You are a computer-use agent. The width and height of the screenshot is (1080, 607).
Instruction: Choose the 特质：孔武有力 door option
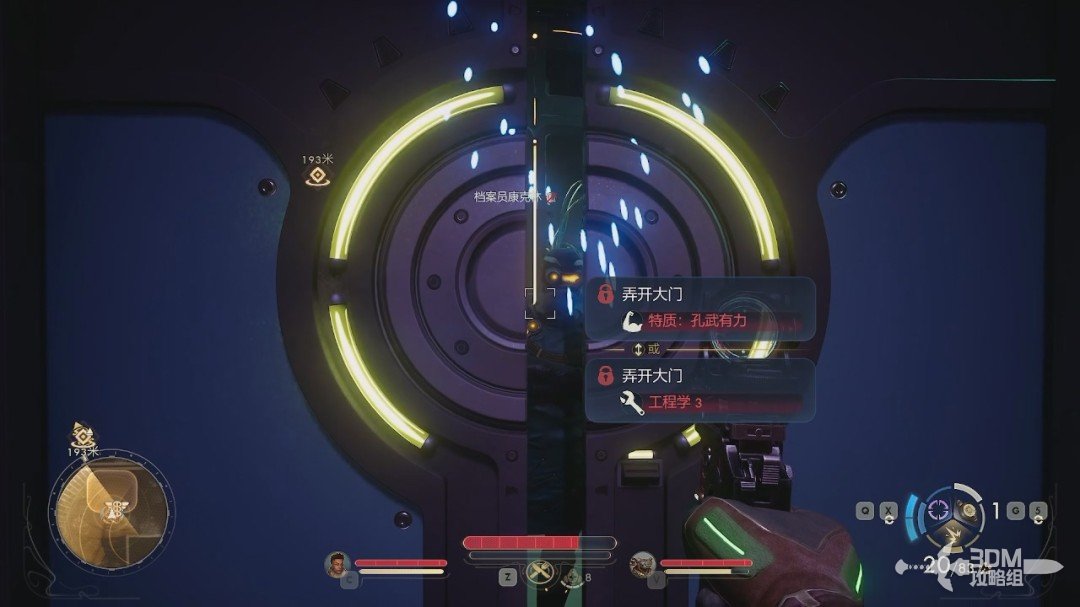point(700,321)
